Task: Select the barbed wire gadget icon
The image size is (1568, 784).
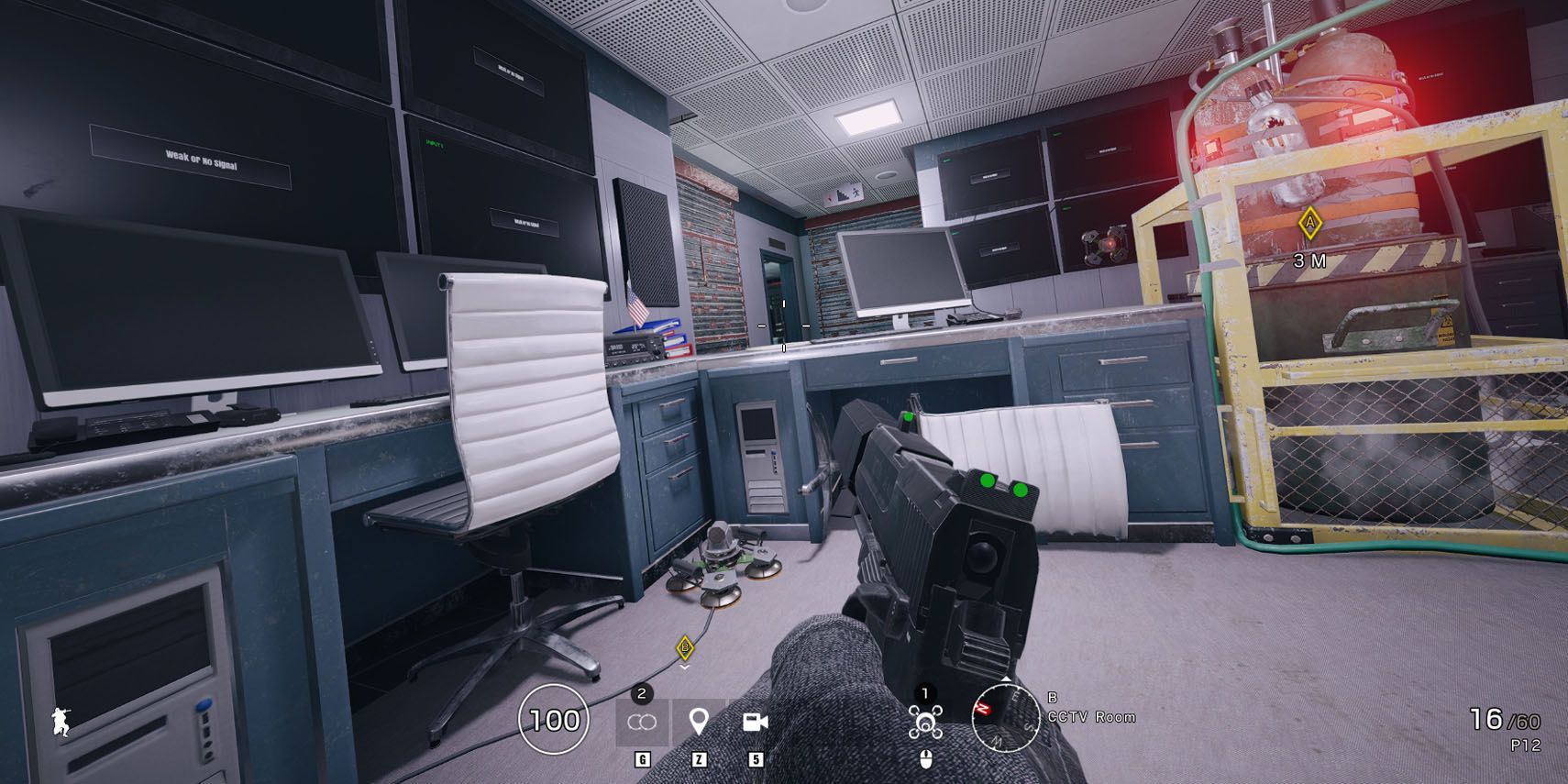Action: tap(642, 723)
